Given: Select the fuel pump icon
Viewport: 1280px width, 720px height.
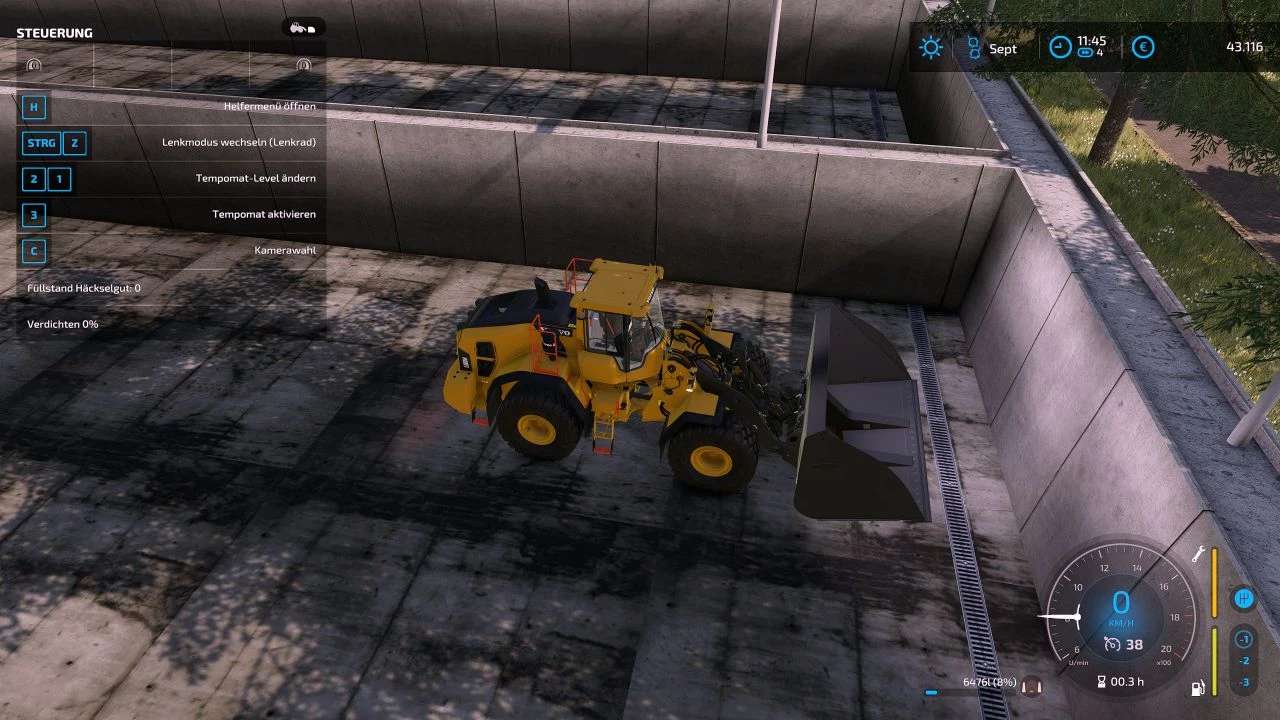Looking at the screenshot, I should tap(1197, 688).
